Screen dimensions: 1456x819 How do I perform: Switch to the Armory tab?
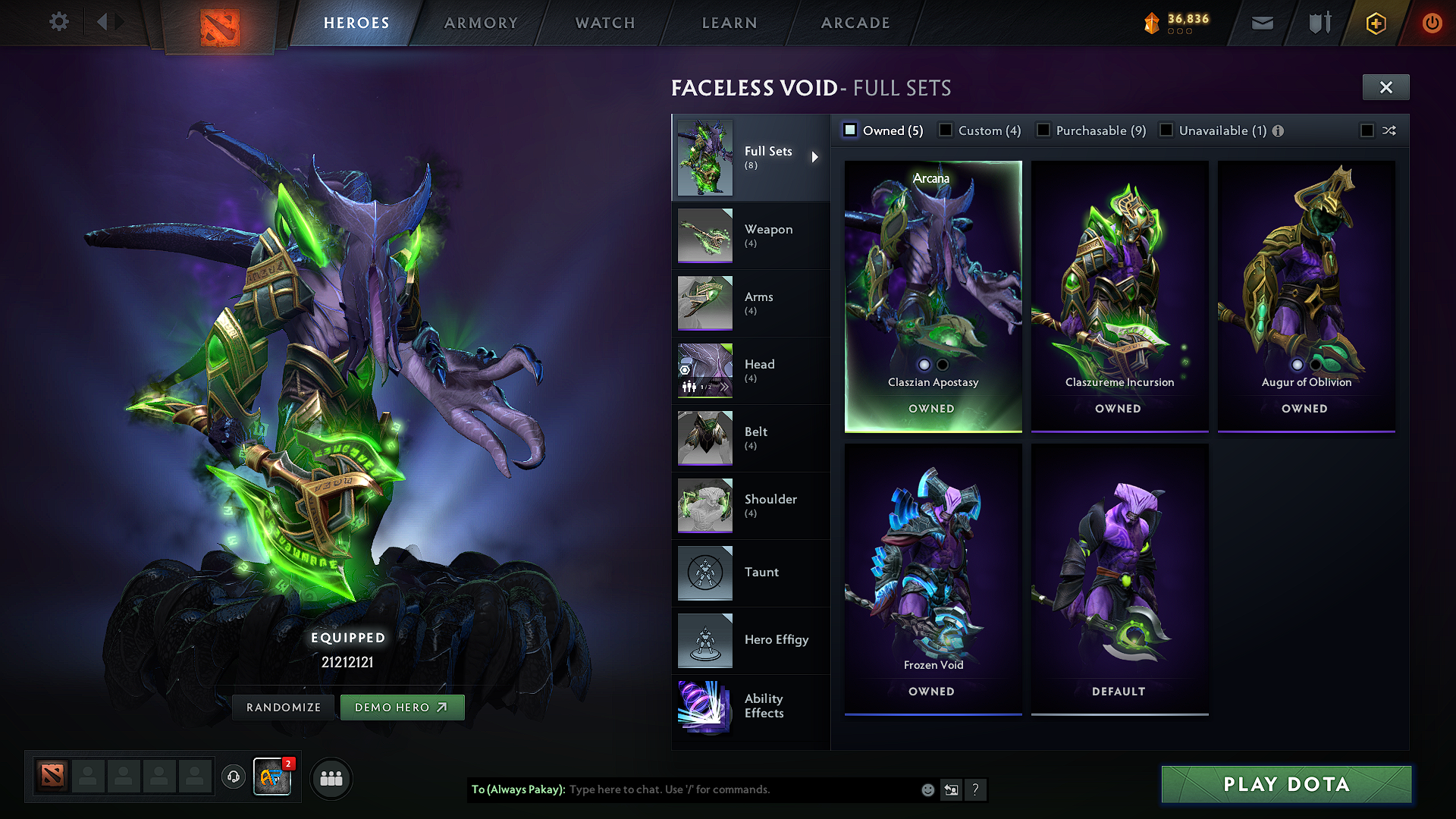[x=481, y=23]
